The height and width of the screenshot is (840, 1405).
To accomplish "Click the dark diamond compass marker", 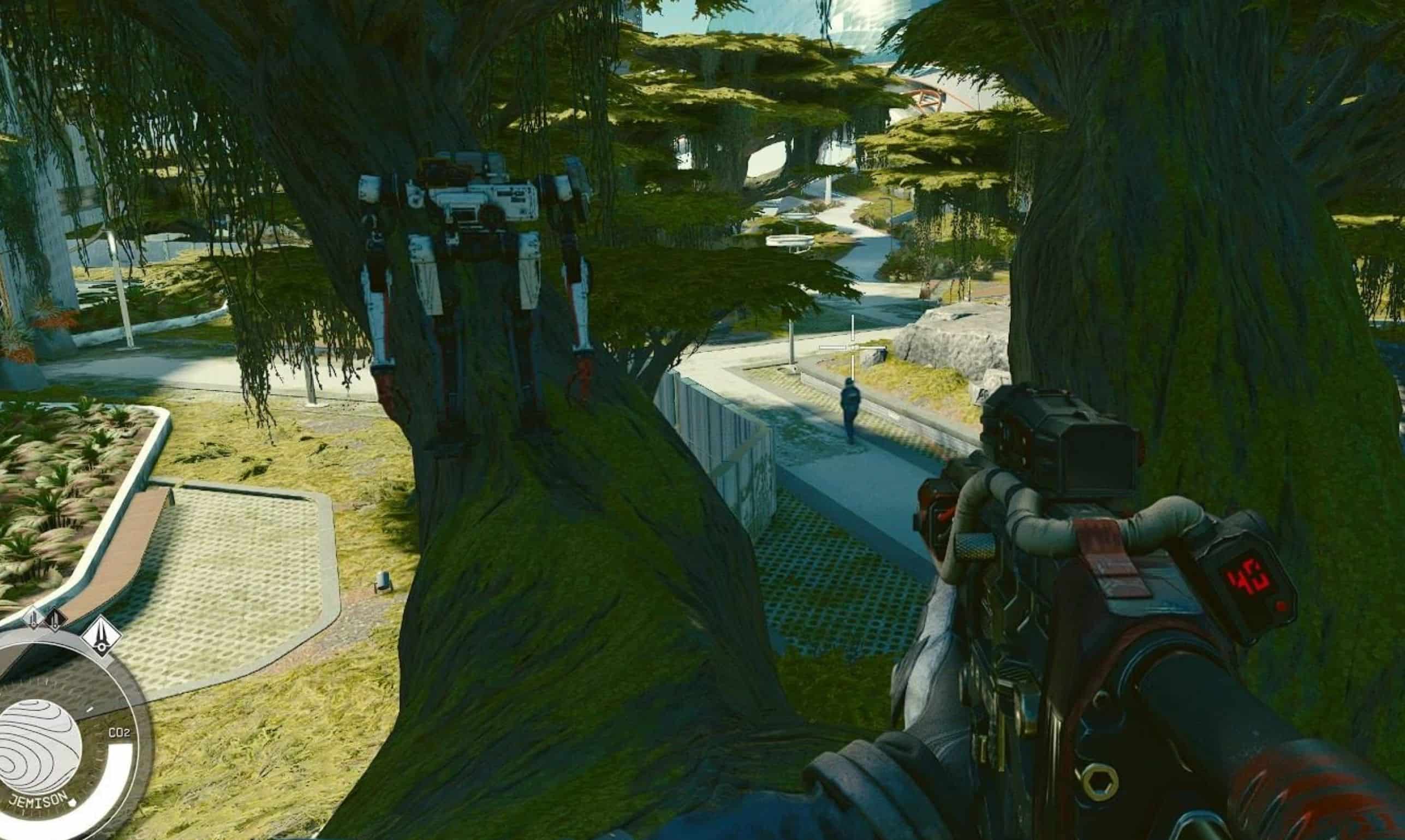I will (x=55, y=621).
